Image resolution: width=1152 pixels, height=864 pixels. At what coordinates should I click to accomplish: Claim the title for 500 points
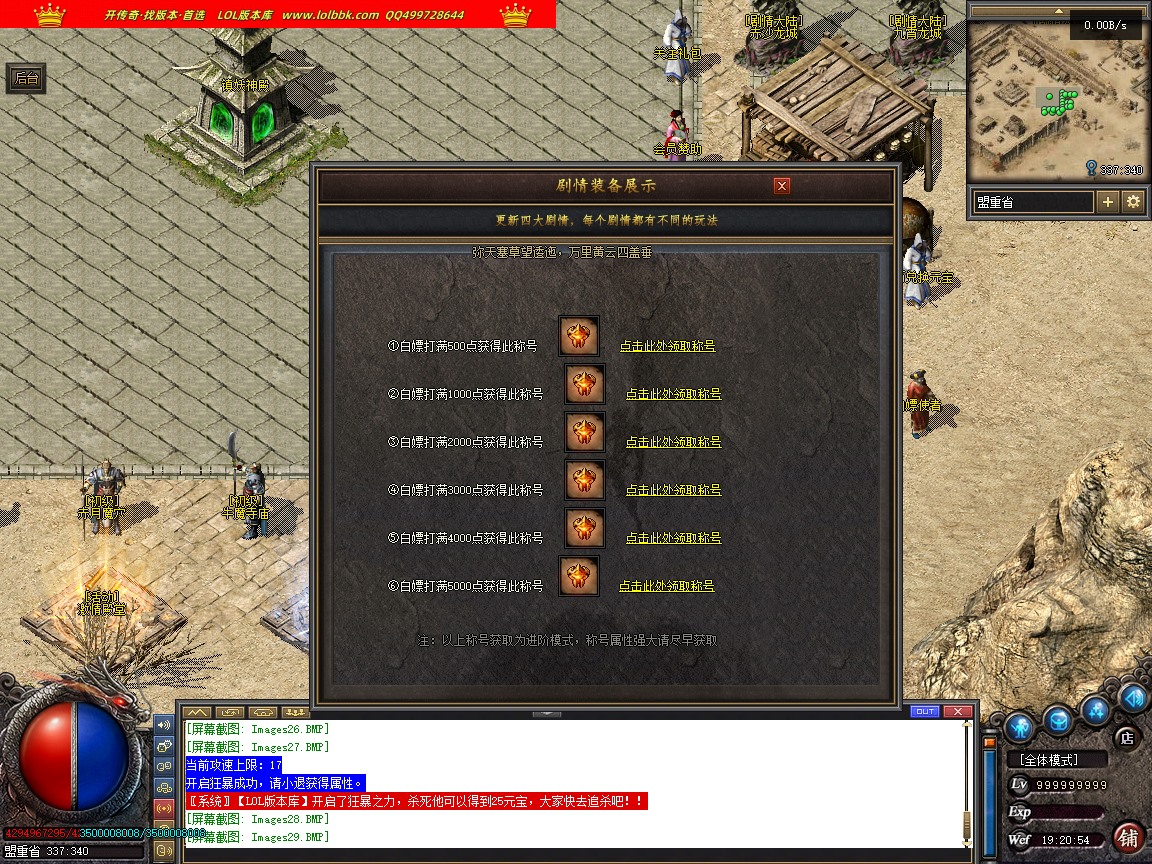click(x=667, y=346)
